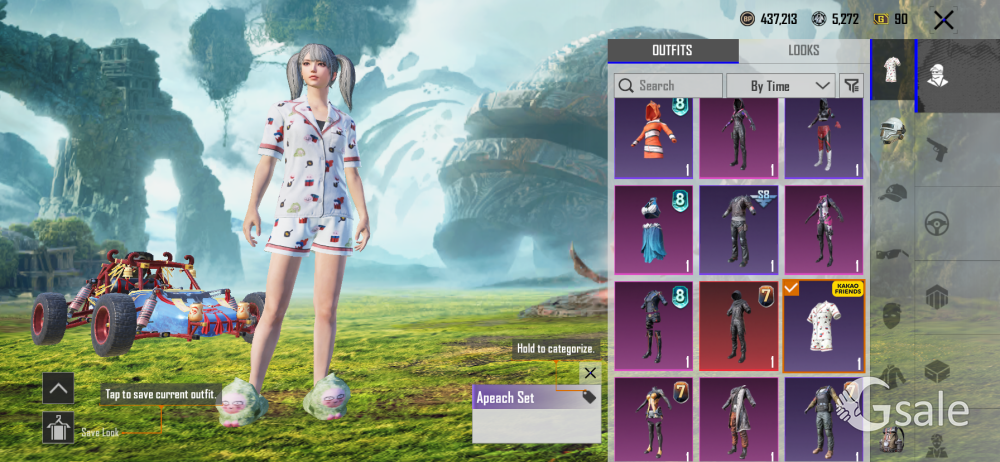Select the Outfits tab
Image resolution: width=1000 pixels, height=462 pixels.
(672, 51)
